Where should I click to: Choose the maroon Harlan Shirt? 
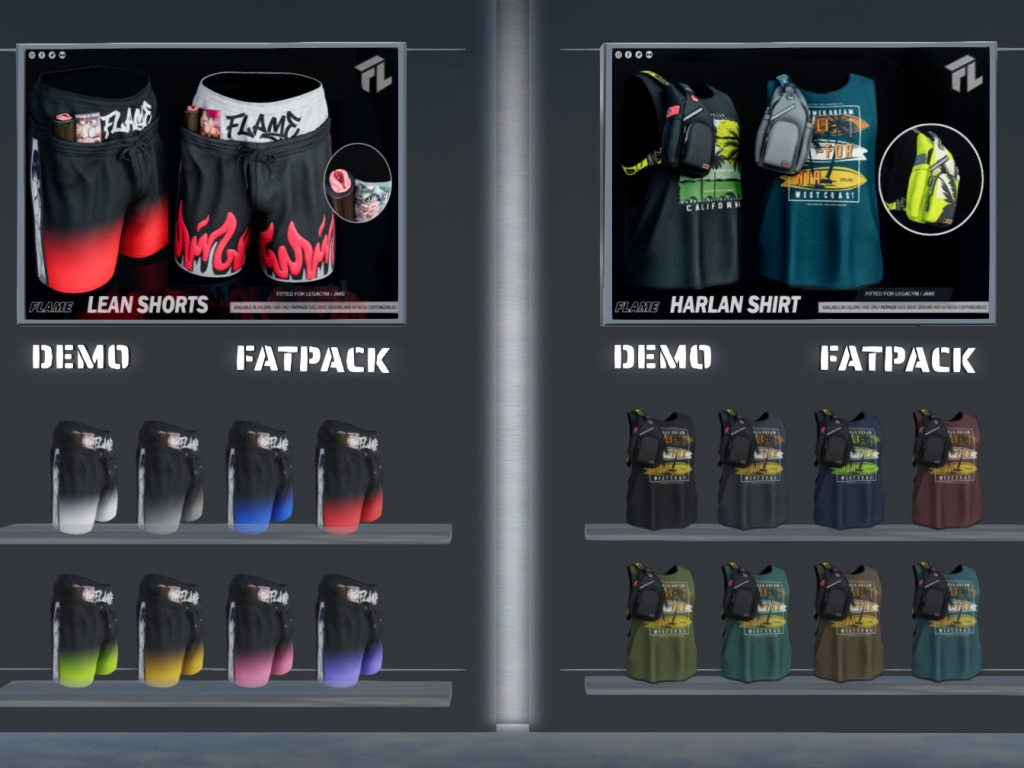pos(946,469)
